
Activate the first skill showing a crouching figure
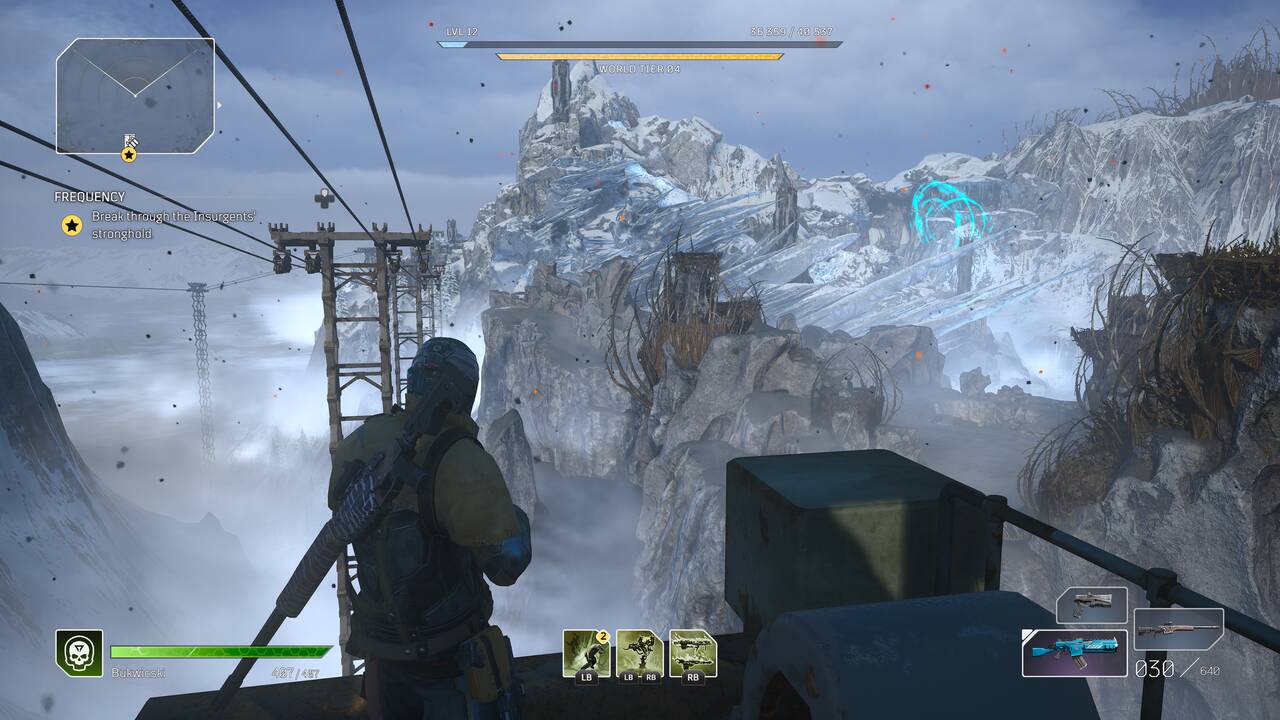[x=586, y=652]
